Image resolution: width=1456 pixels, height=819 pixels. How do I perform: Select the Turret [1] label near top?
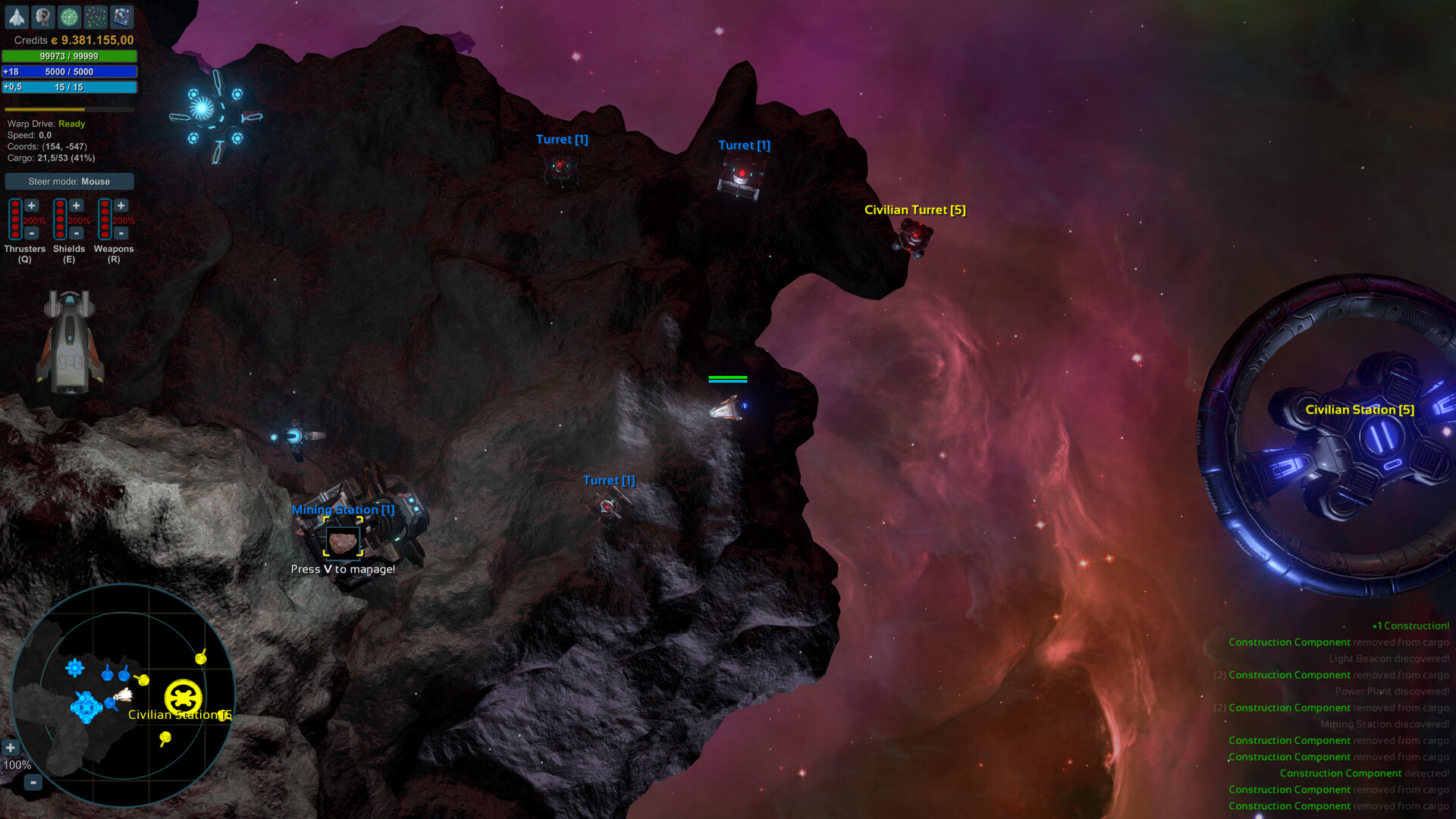[562, 139]
